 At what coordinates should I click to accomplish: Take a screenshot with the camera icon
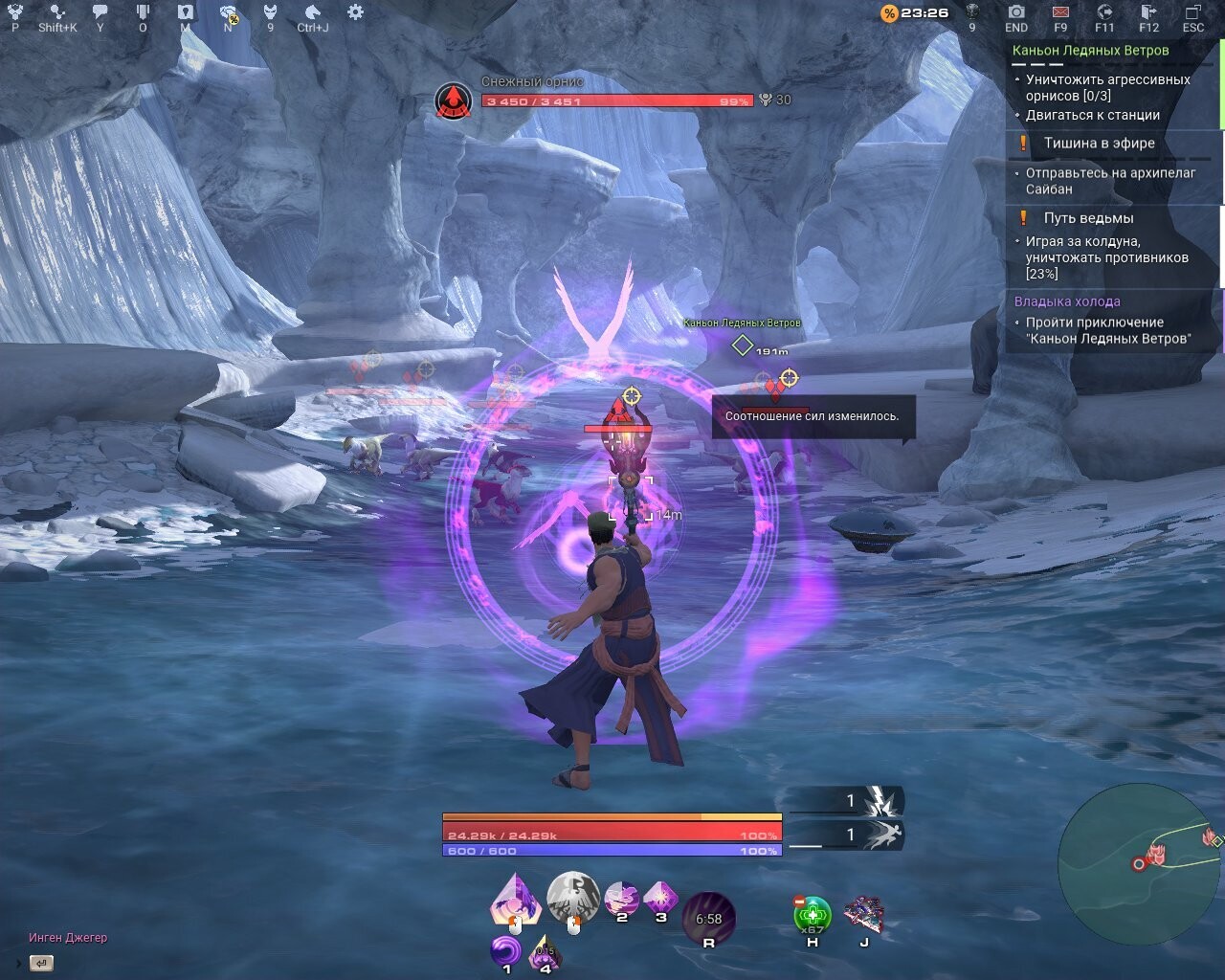click(x=1016, y=12)
